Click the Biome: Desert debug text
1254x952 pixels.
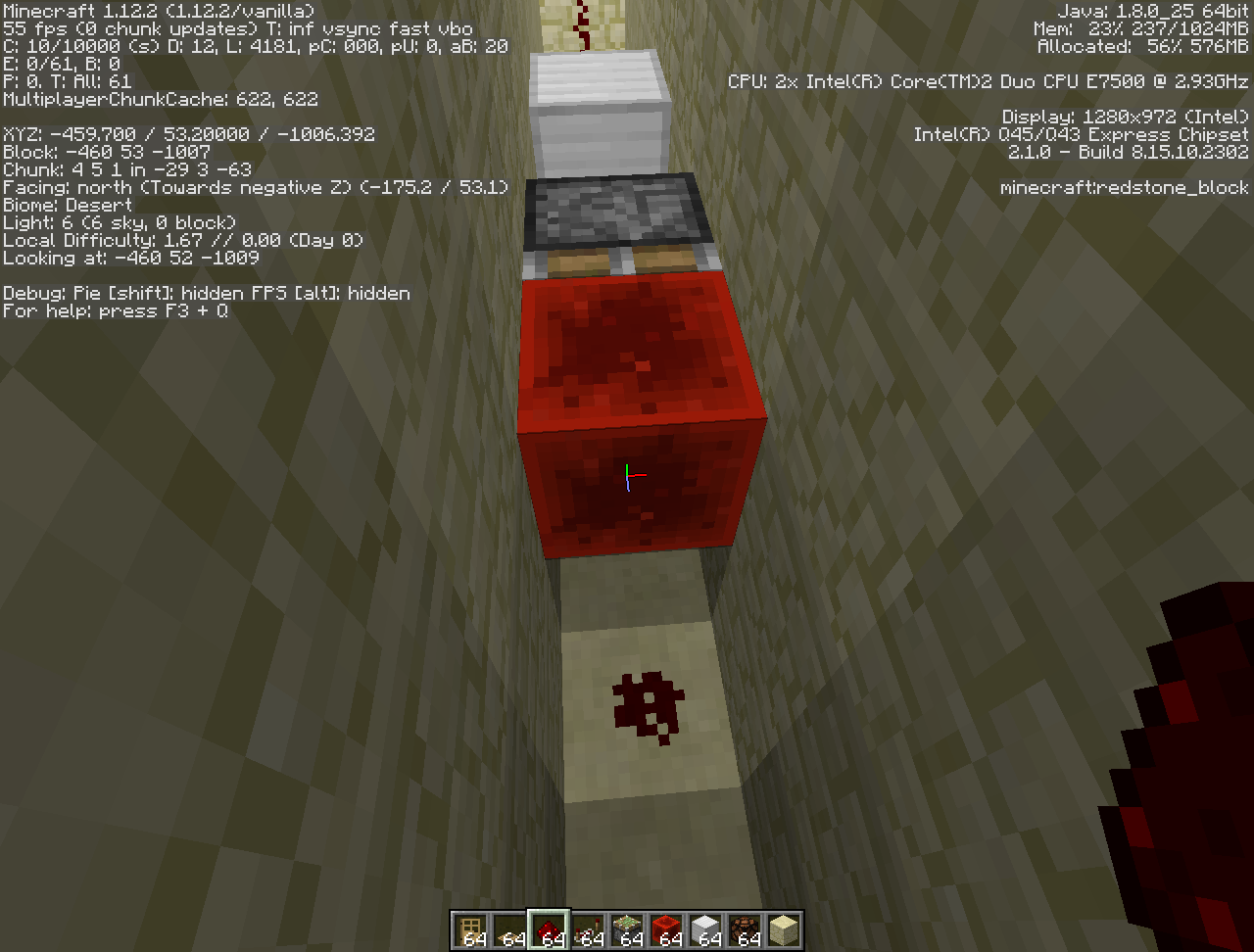(67, 205)
